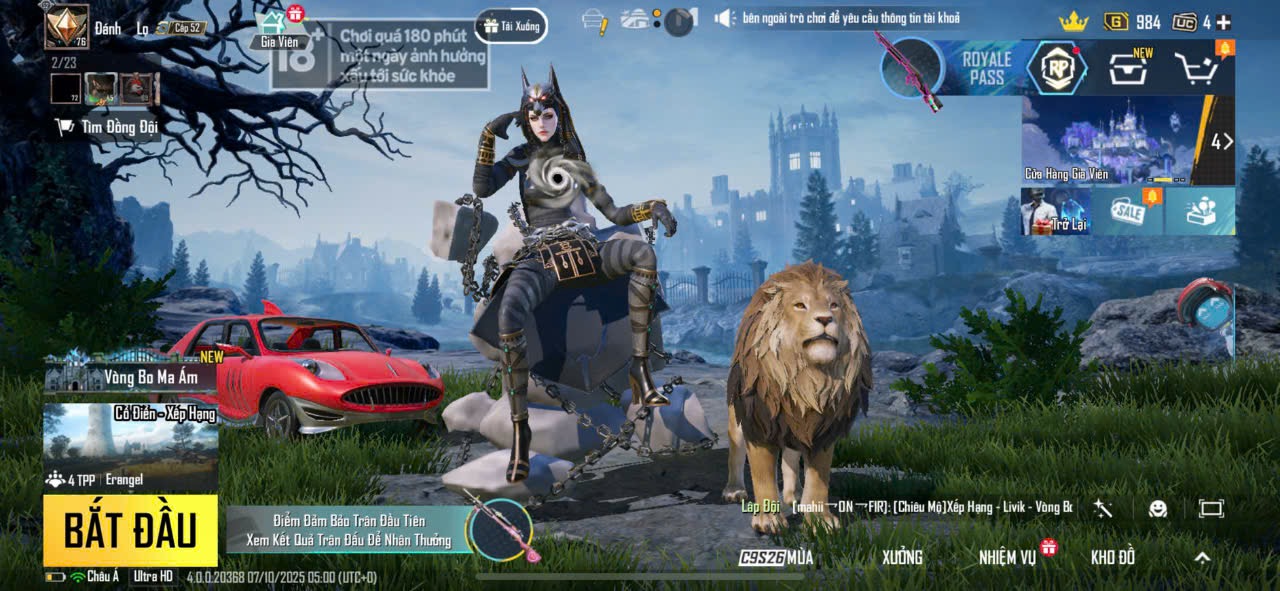
Task: Open the KHO ĐỒ inventory tab
Action: (x=1112, y=557)
